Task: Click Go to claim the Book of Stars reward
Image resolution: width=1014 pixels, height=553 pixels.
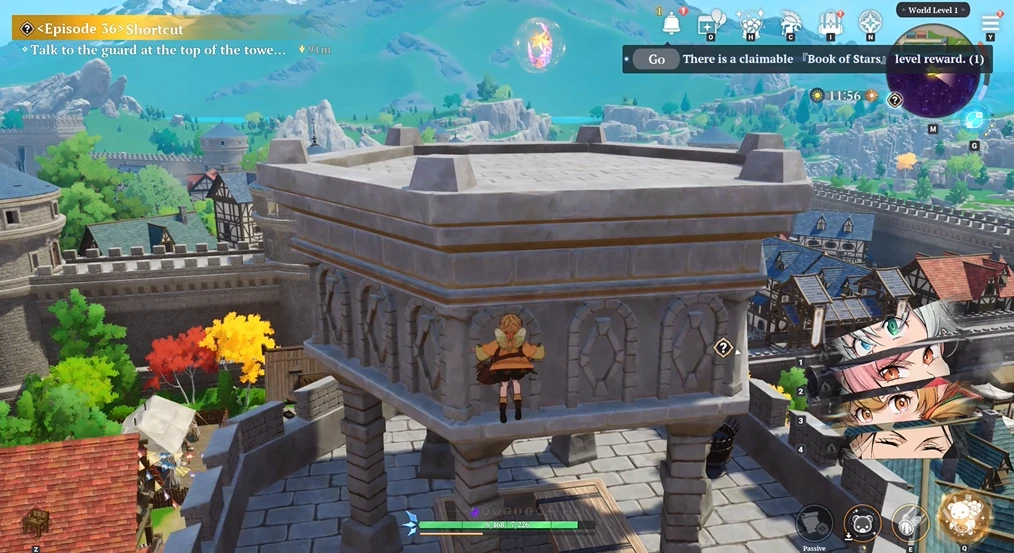Action: tap(656, 59)
